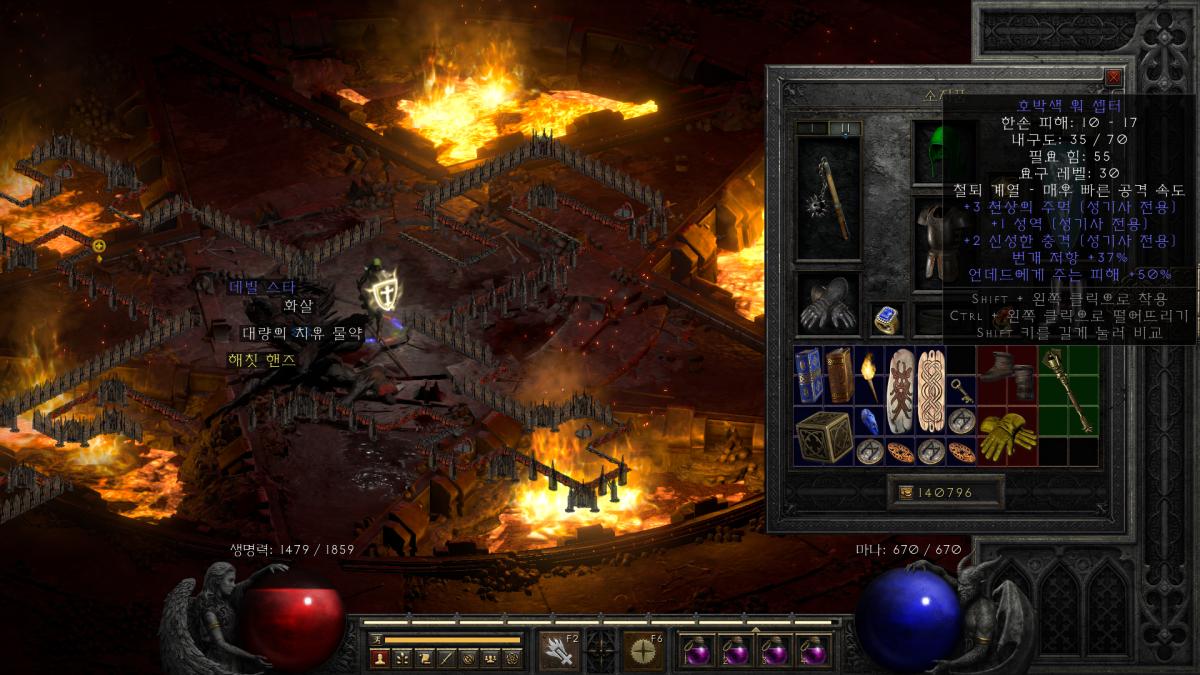Toggle the run/walk button
The image size is (1200, 675).
click(376, 639)
